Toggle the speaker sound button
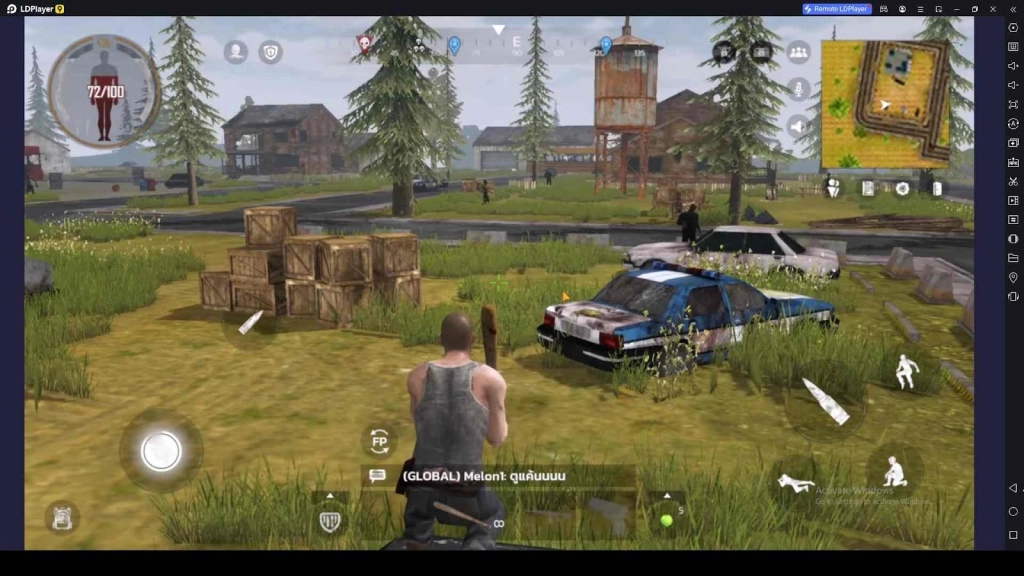Screen dimensions: 1024x576 coord(798,126)
